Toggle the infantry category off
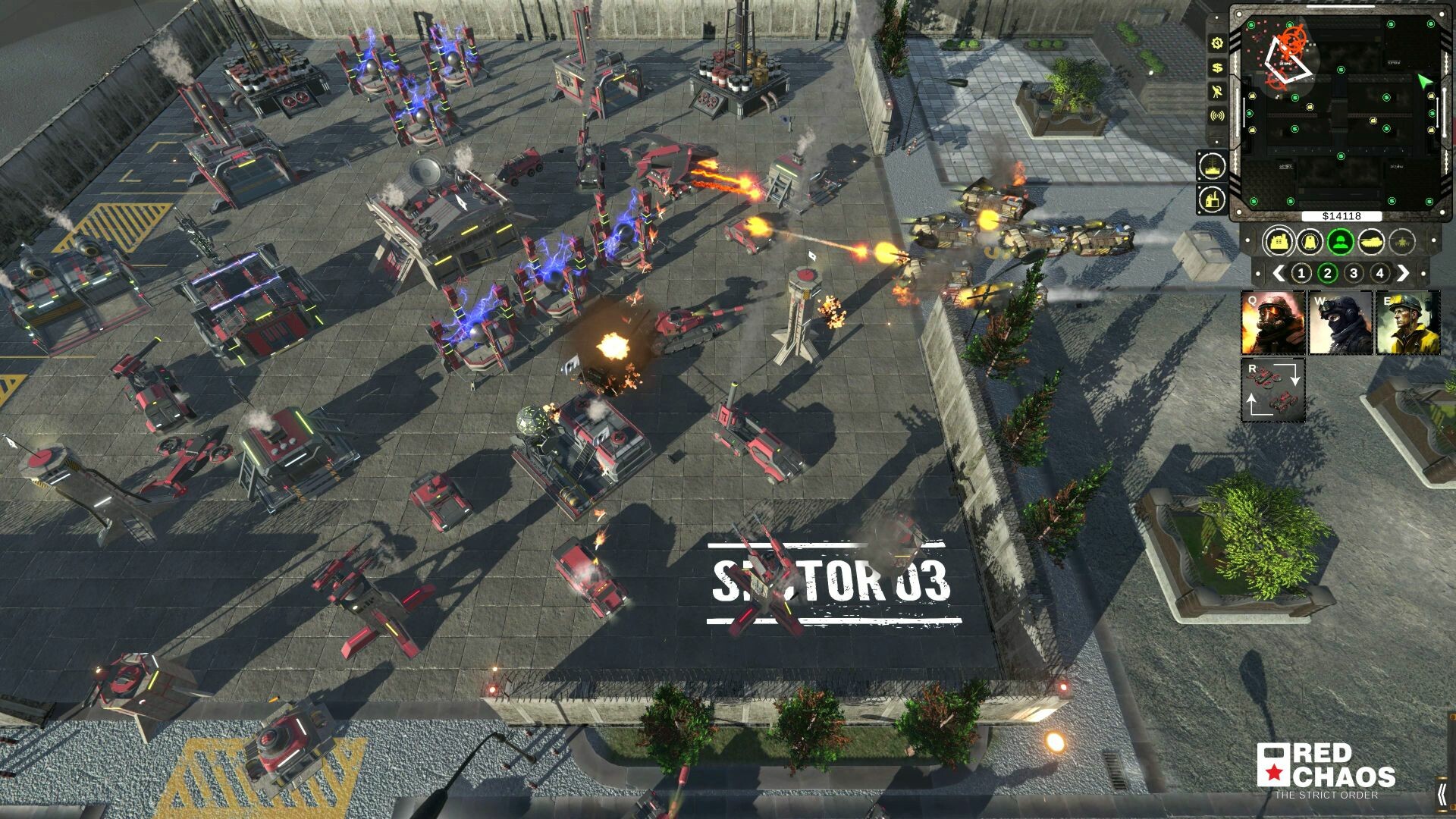 point(1340,240)
